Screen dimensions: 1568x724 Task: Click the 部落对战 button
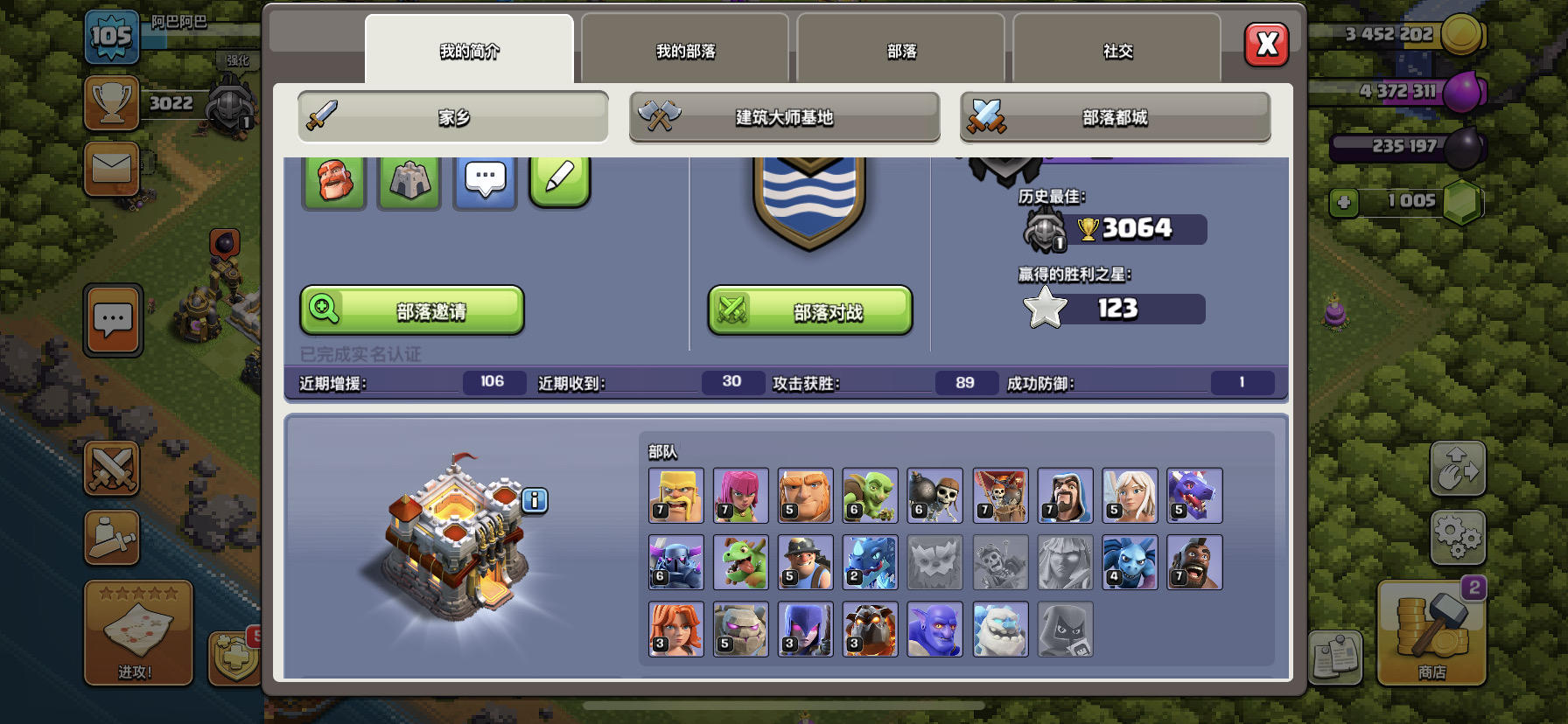pyautogui.click(x=809, y=310)
